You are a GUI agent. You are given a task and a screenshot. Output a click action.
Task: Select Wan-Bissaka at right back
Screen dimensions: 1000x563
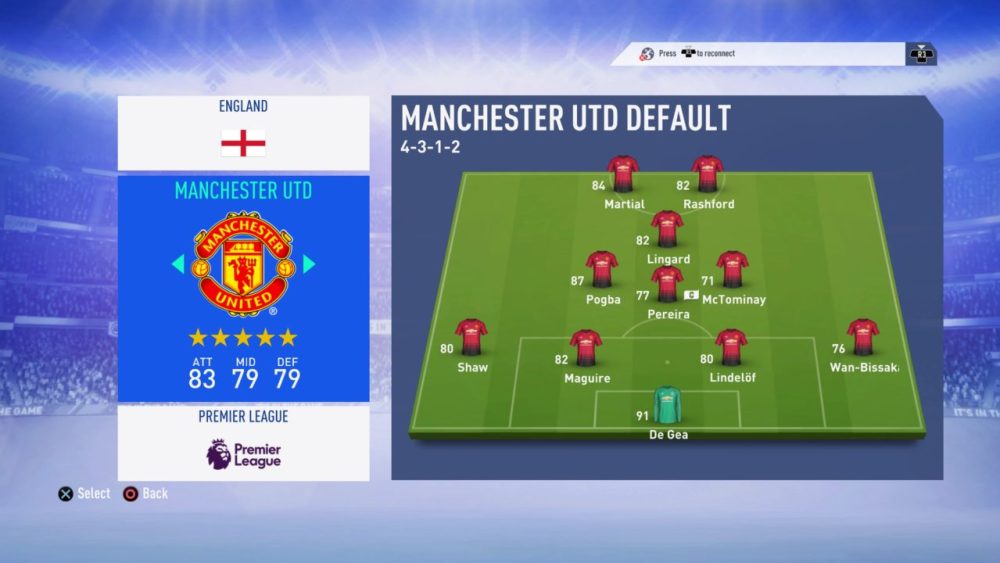click(x=863, y=337)
